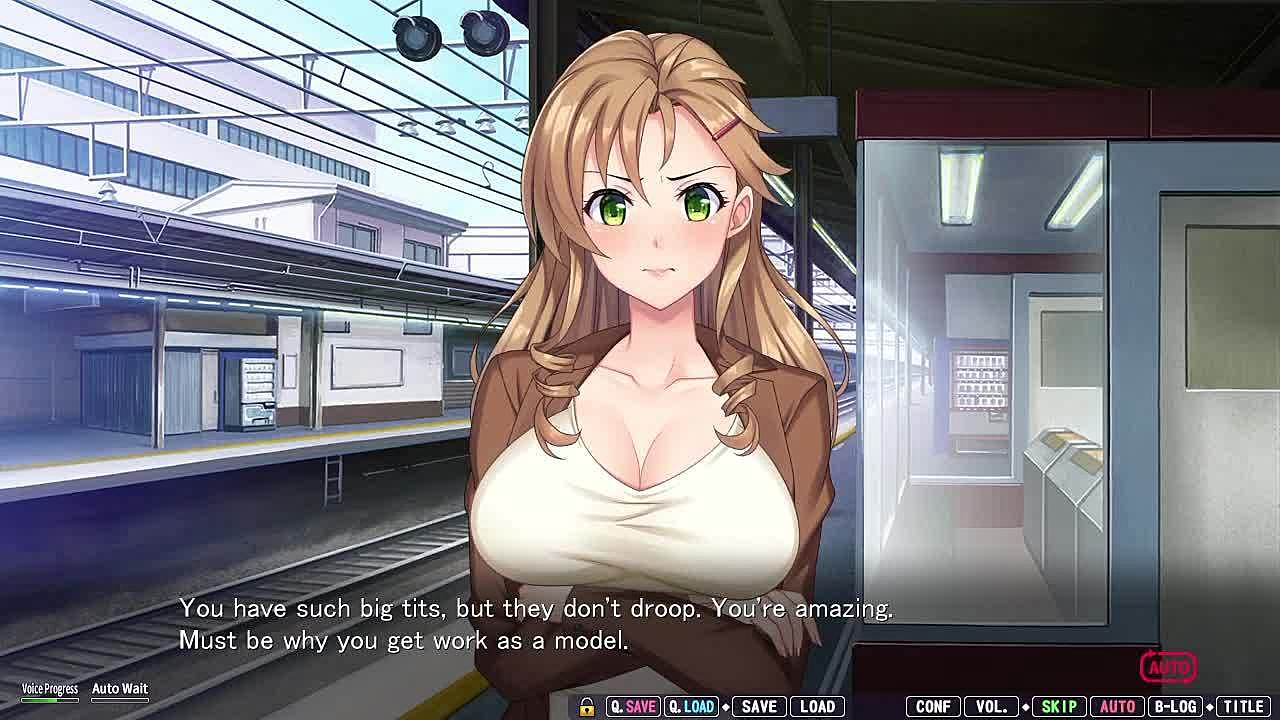Open the VOL. volume settings
This screenshot has height=720, width=1280.
(991, 706)
